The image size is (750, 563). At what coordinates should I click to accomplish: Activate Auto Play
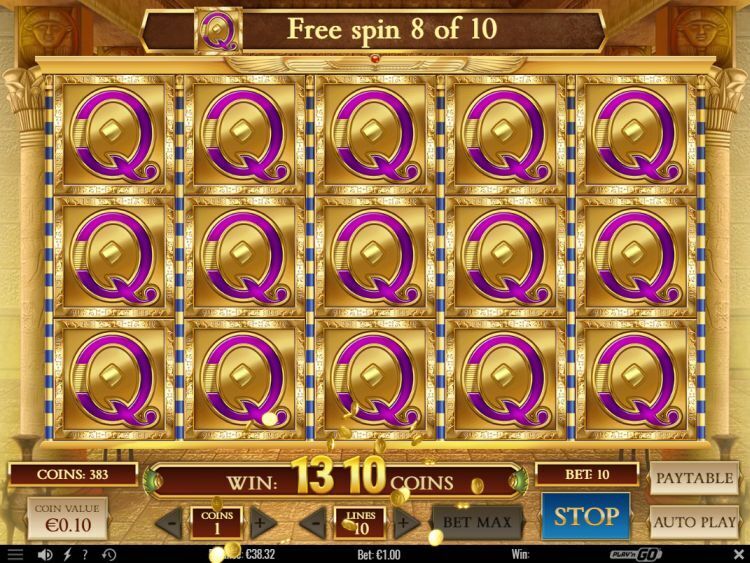coord(694,522)
